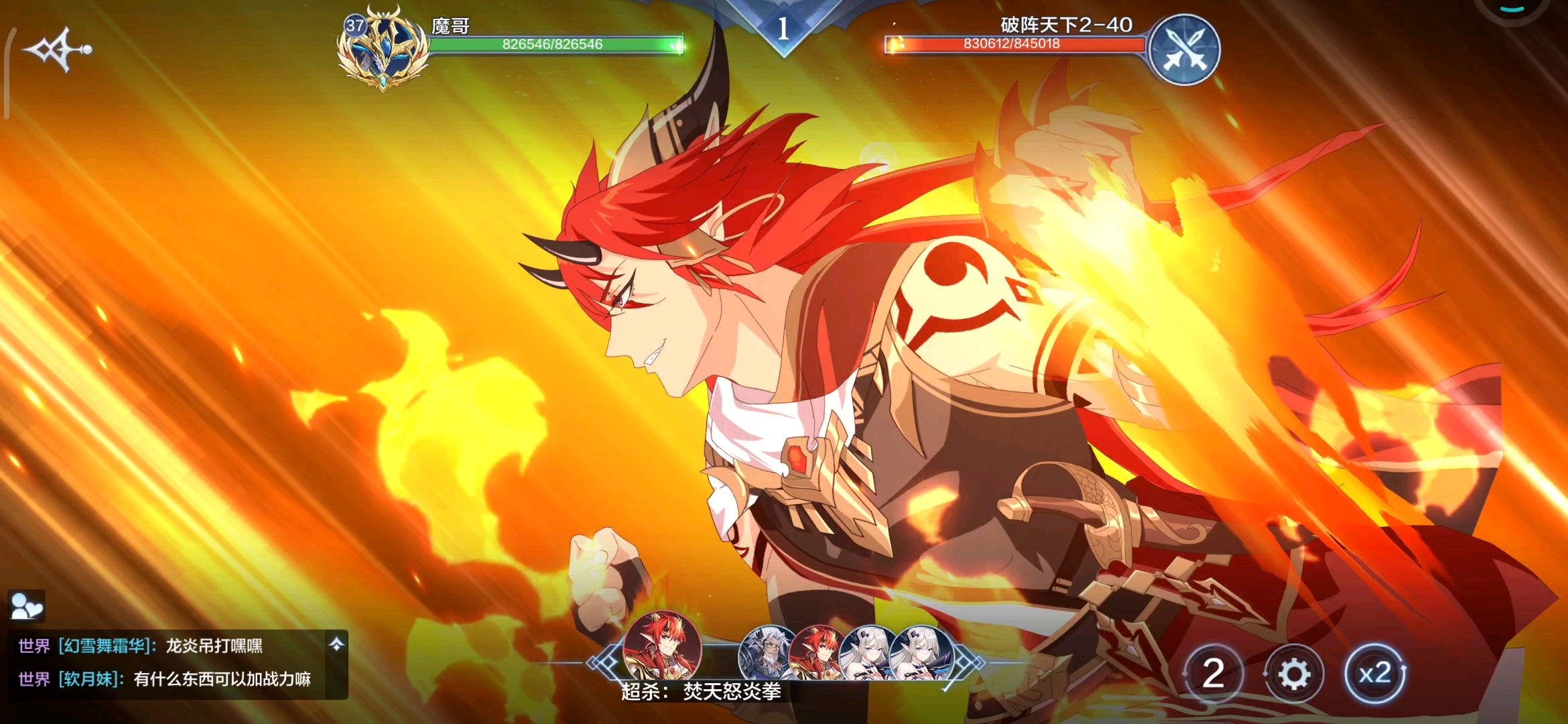Open the world chat message panel
This screenshot has height=724, width=1568.
(x=168, y=664)
